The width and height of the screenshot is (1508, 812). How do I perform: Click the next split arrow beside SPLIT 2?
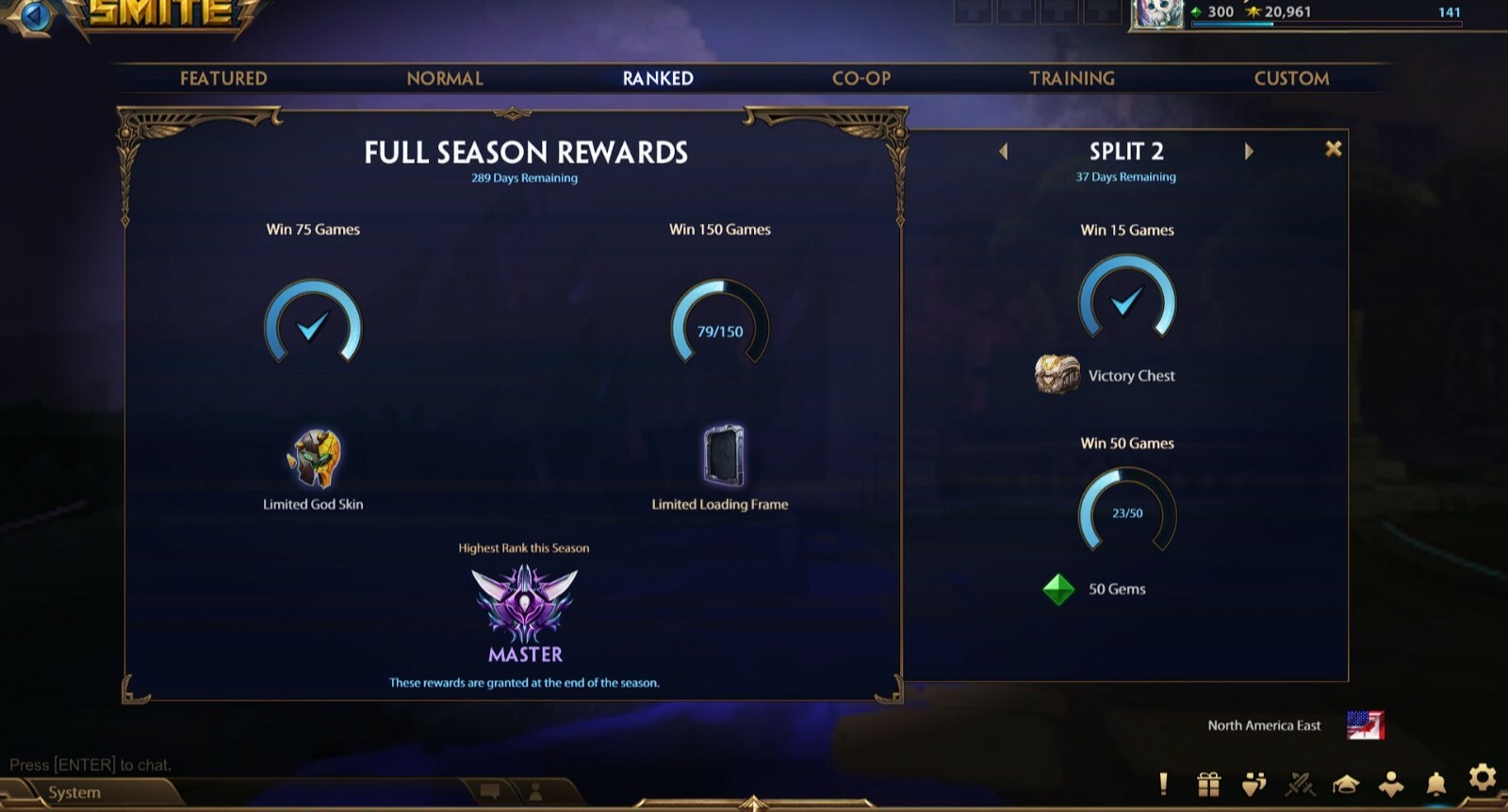coord(1250,151)
